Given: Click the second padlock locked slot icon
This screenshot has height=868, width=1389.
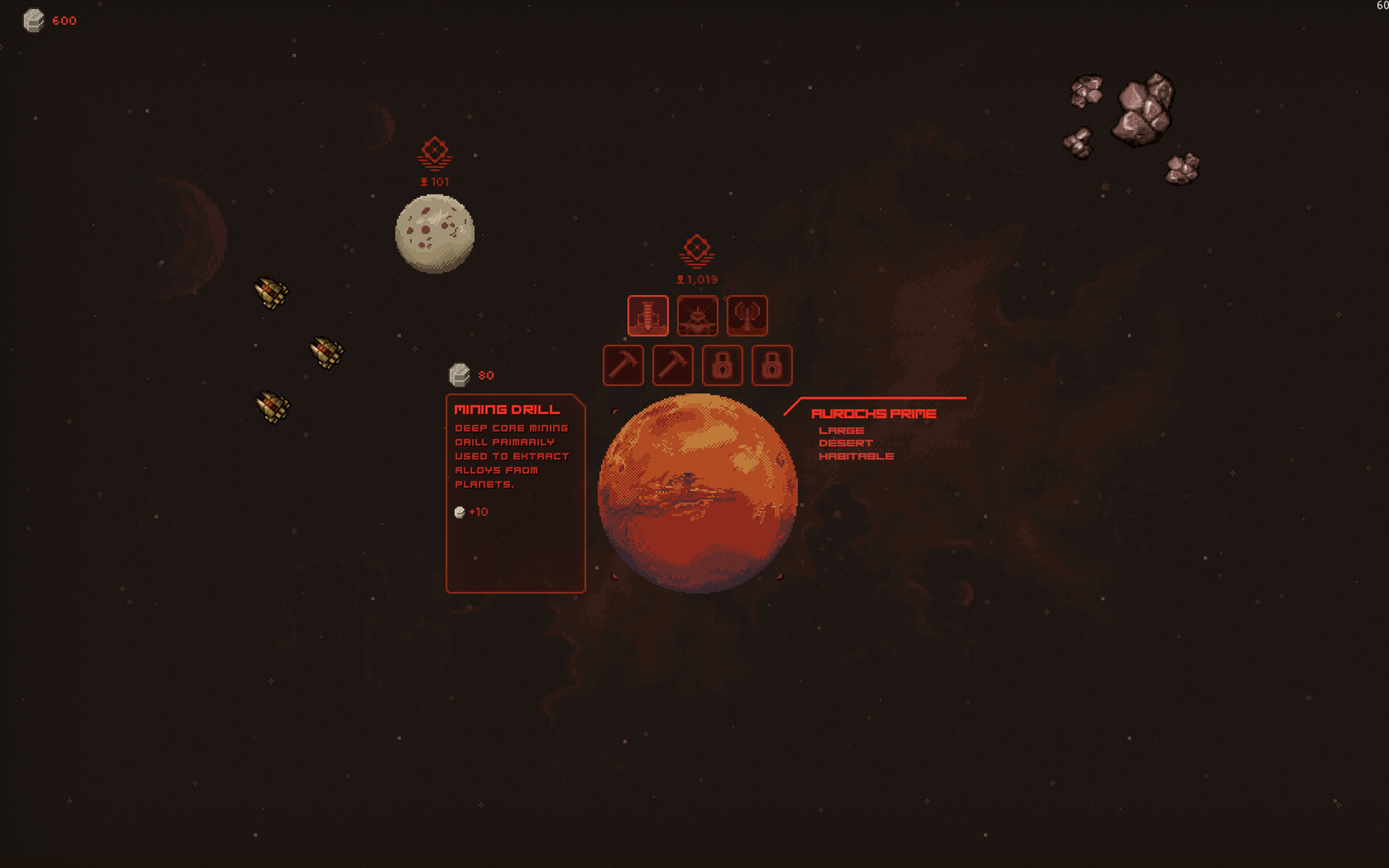Looking at the screenshot, I should 772,365.
